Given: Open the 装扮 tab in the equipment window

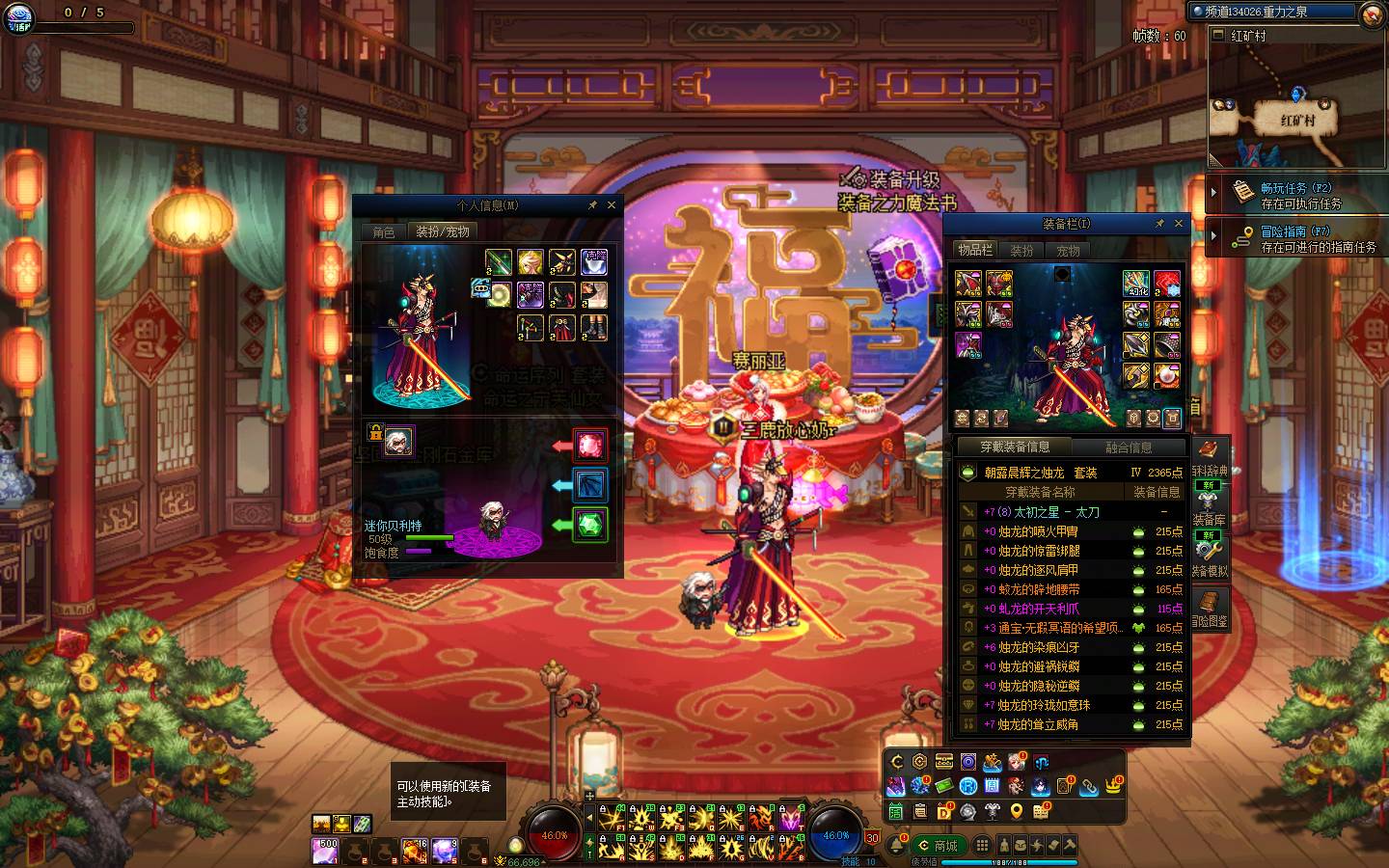Looking at the screenshot, I should (x=1021, y=251).
